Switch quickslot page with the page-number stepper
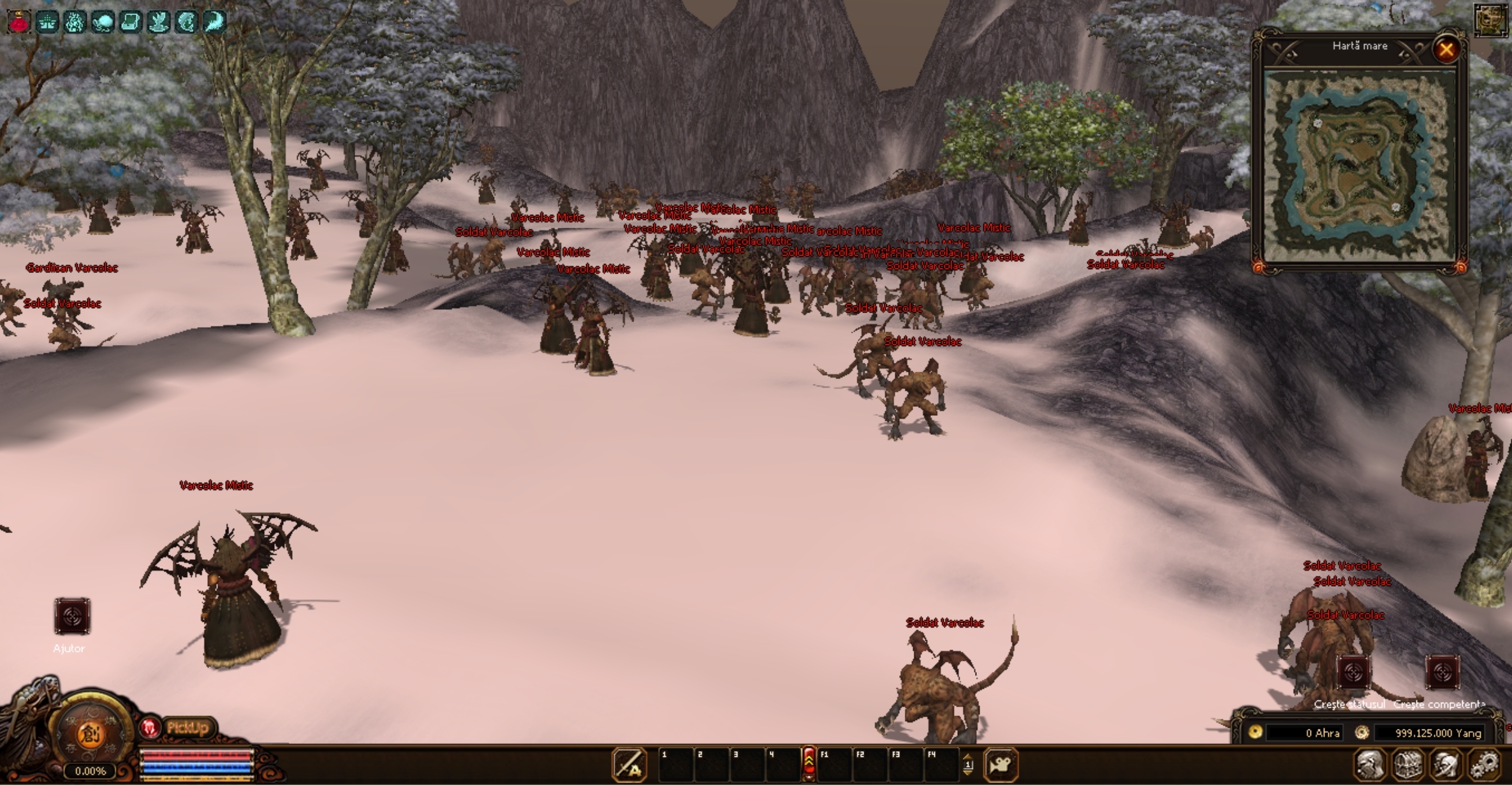The image size is (1512, 785). 968,764
